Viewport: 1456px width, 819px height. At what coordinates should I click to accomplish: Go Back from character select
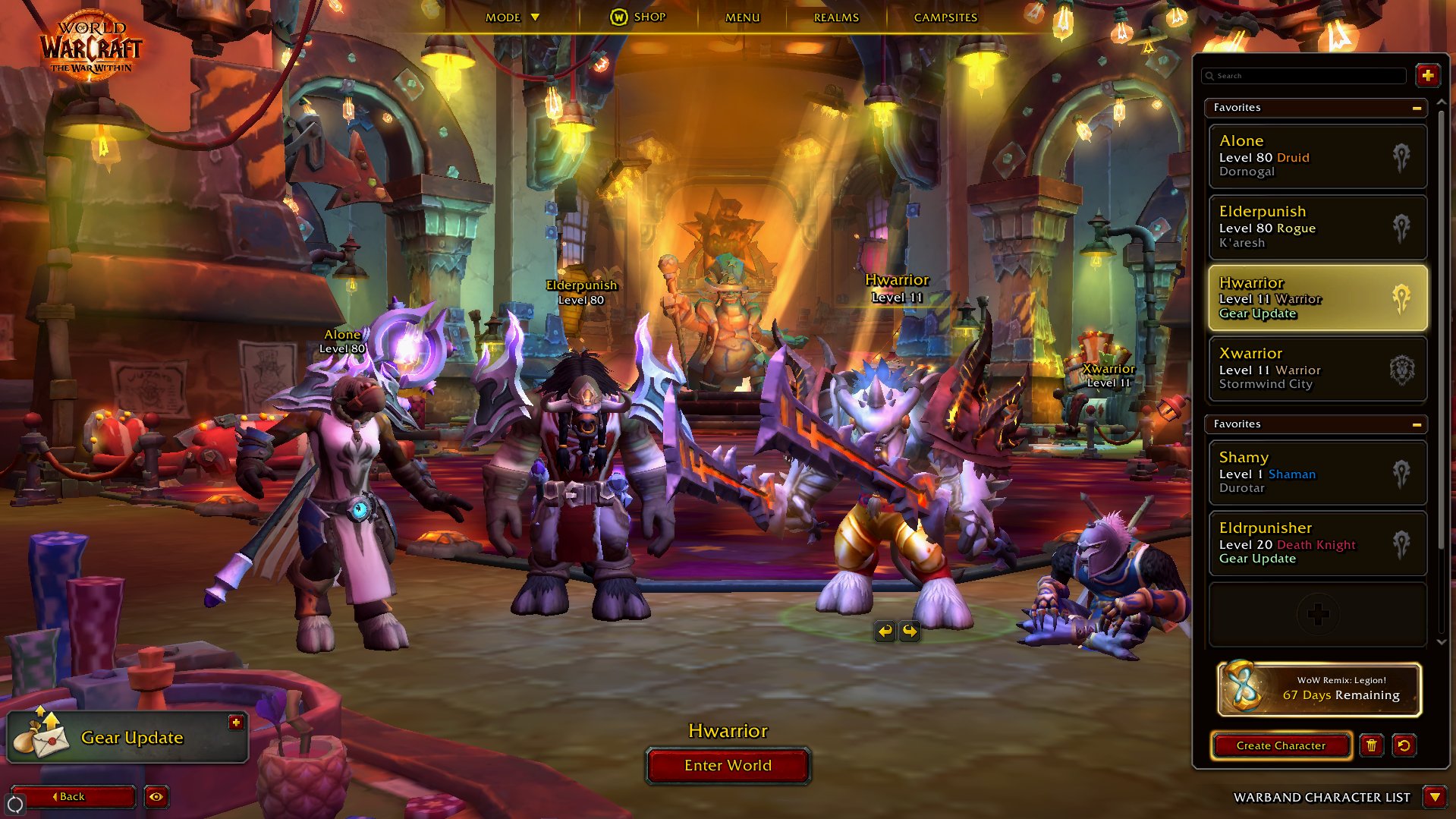click(x=73, y=796)
